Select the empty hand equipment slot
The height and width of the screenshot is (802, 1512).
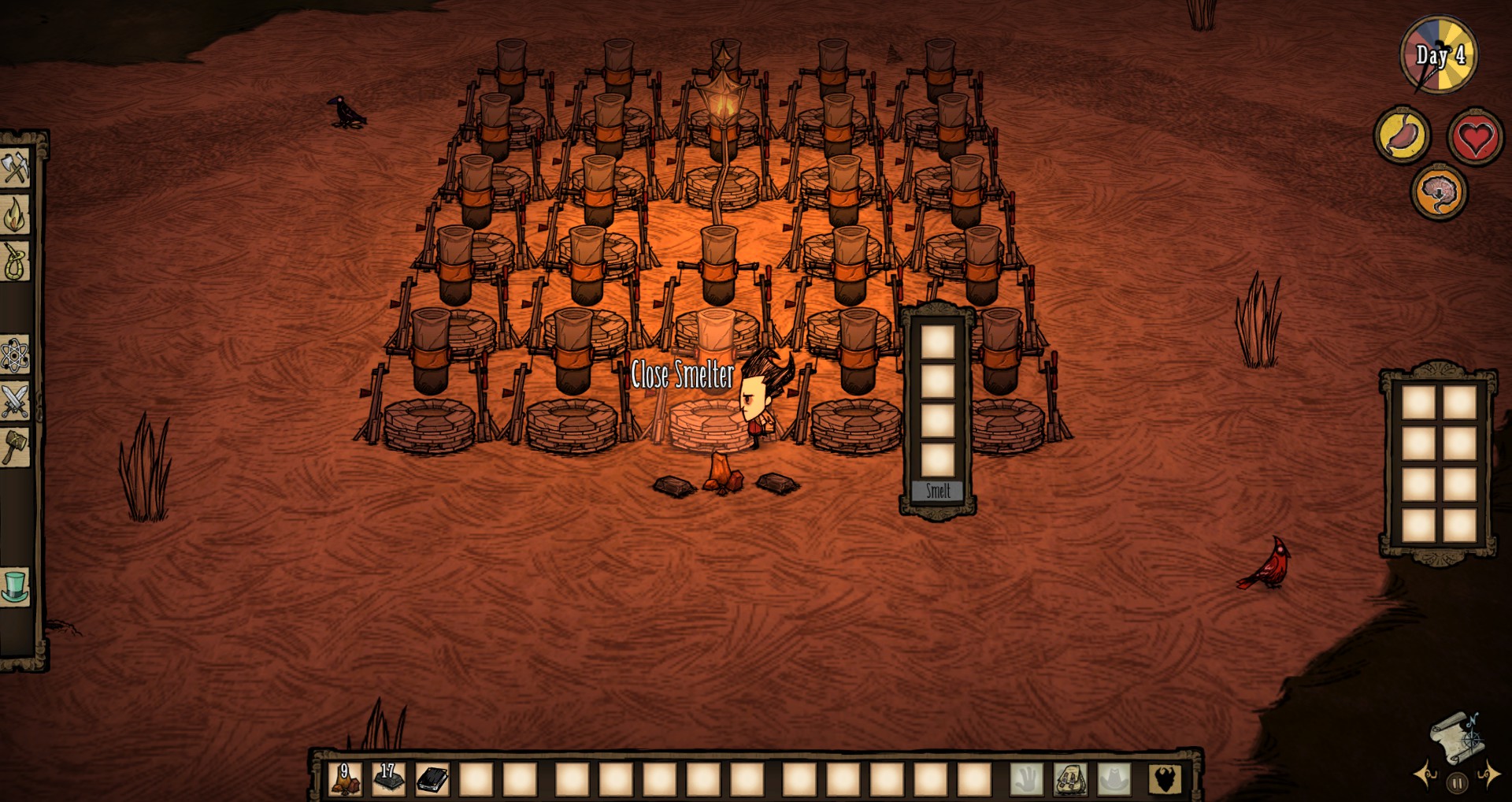pyautogui.click(x=1027, y=779)
